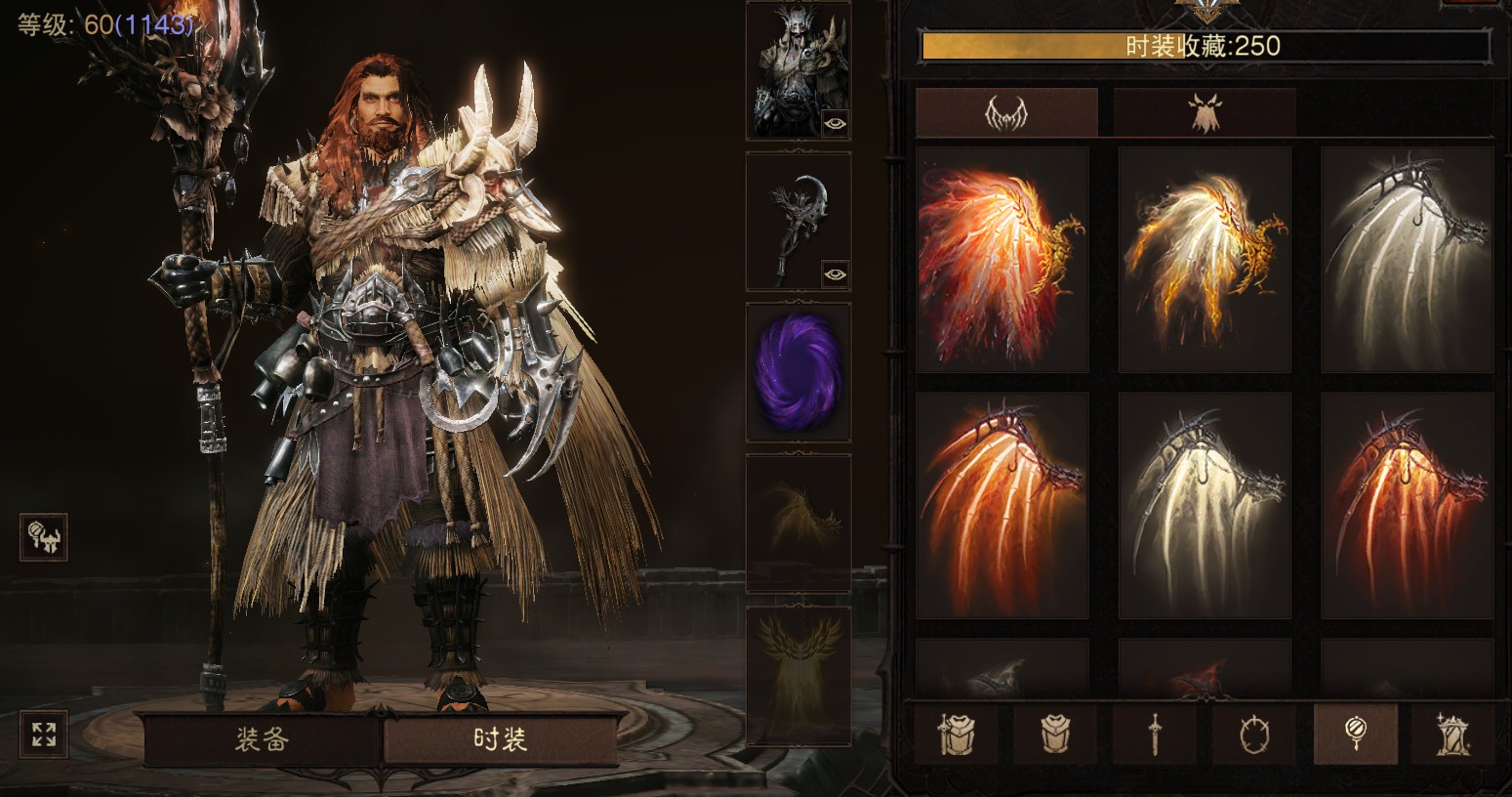Toggle visibility of the scythe staff weapon
This screenshot has height=797, width=1512.
click(x=835, y=274)
